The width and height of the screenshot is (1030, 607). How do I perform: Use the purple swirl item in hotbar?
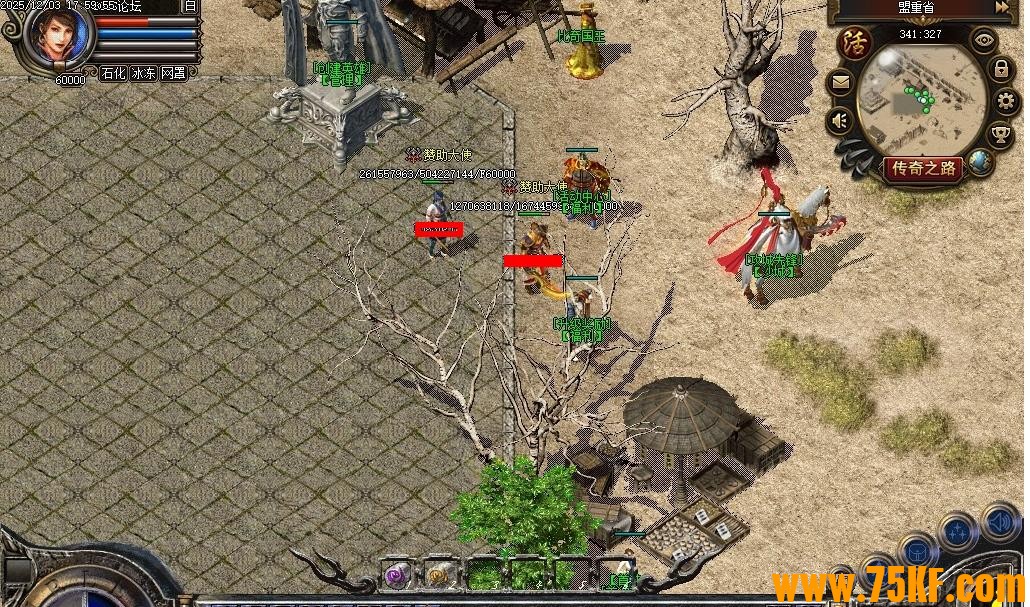[398, 575]
